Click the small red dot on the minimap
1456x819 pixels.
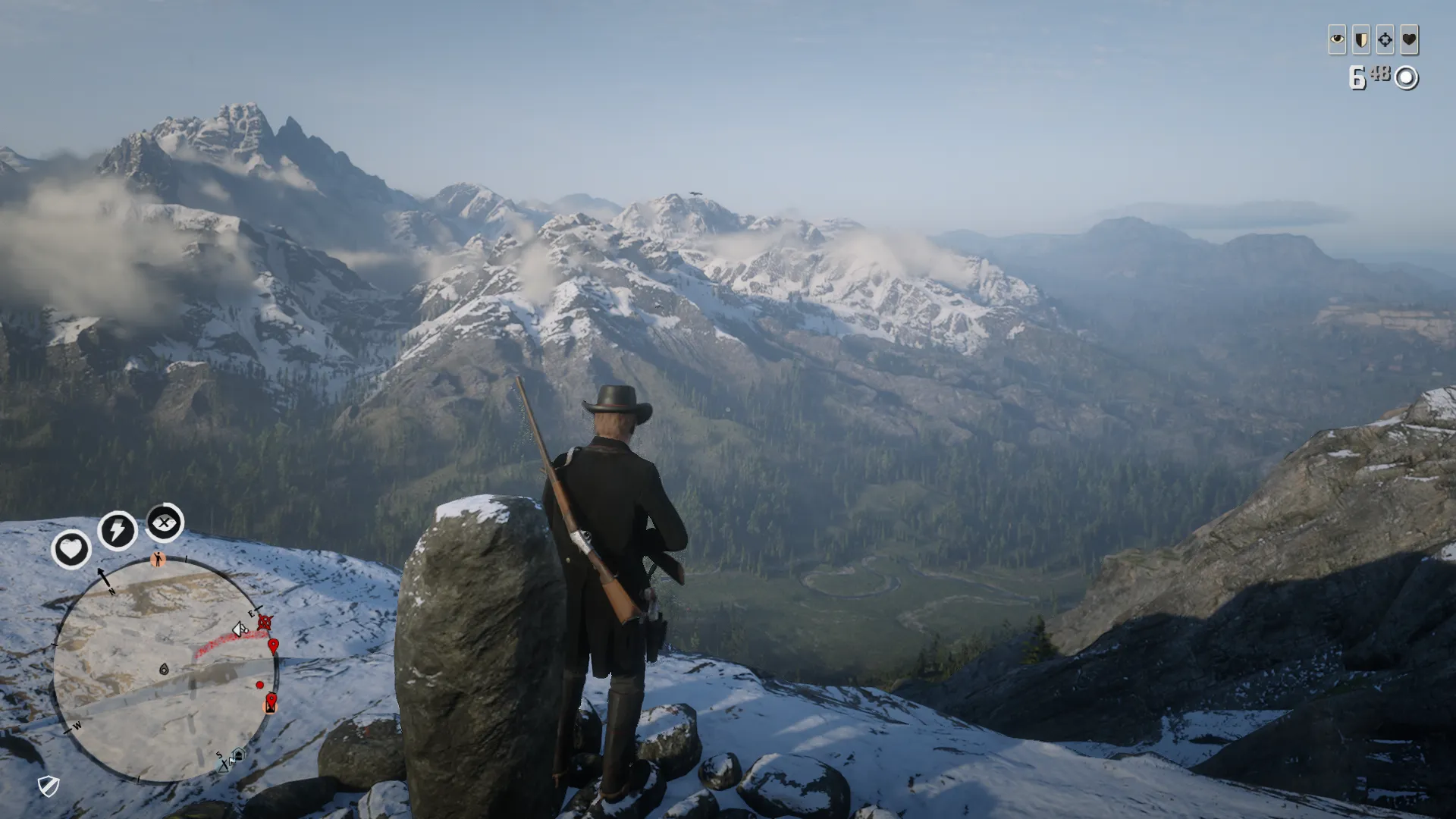260,685
